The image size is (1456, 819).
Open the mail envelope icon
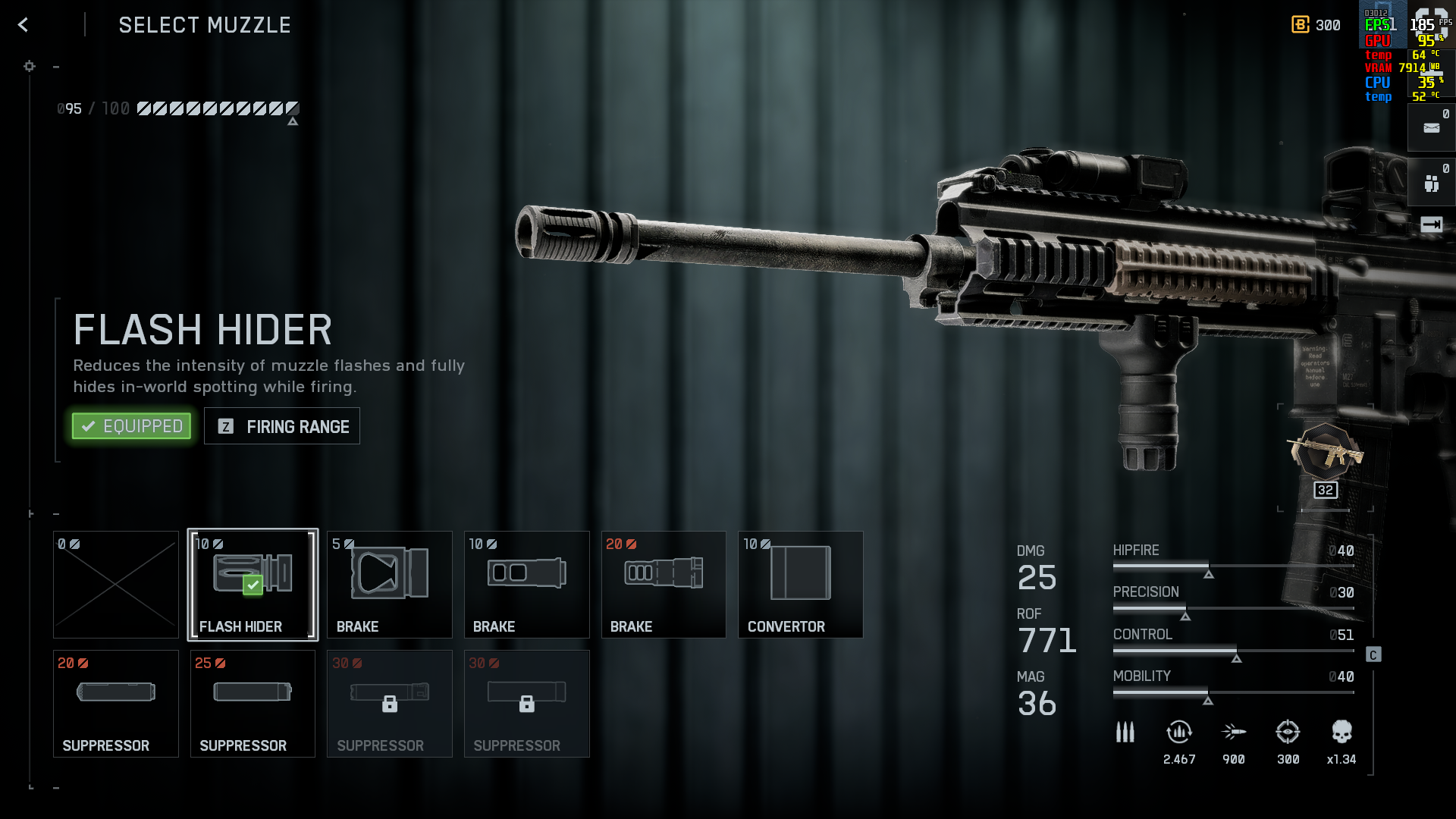click(x=1431, y=128)
